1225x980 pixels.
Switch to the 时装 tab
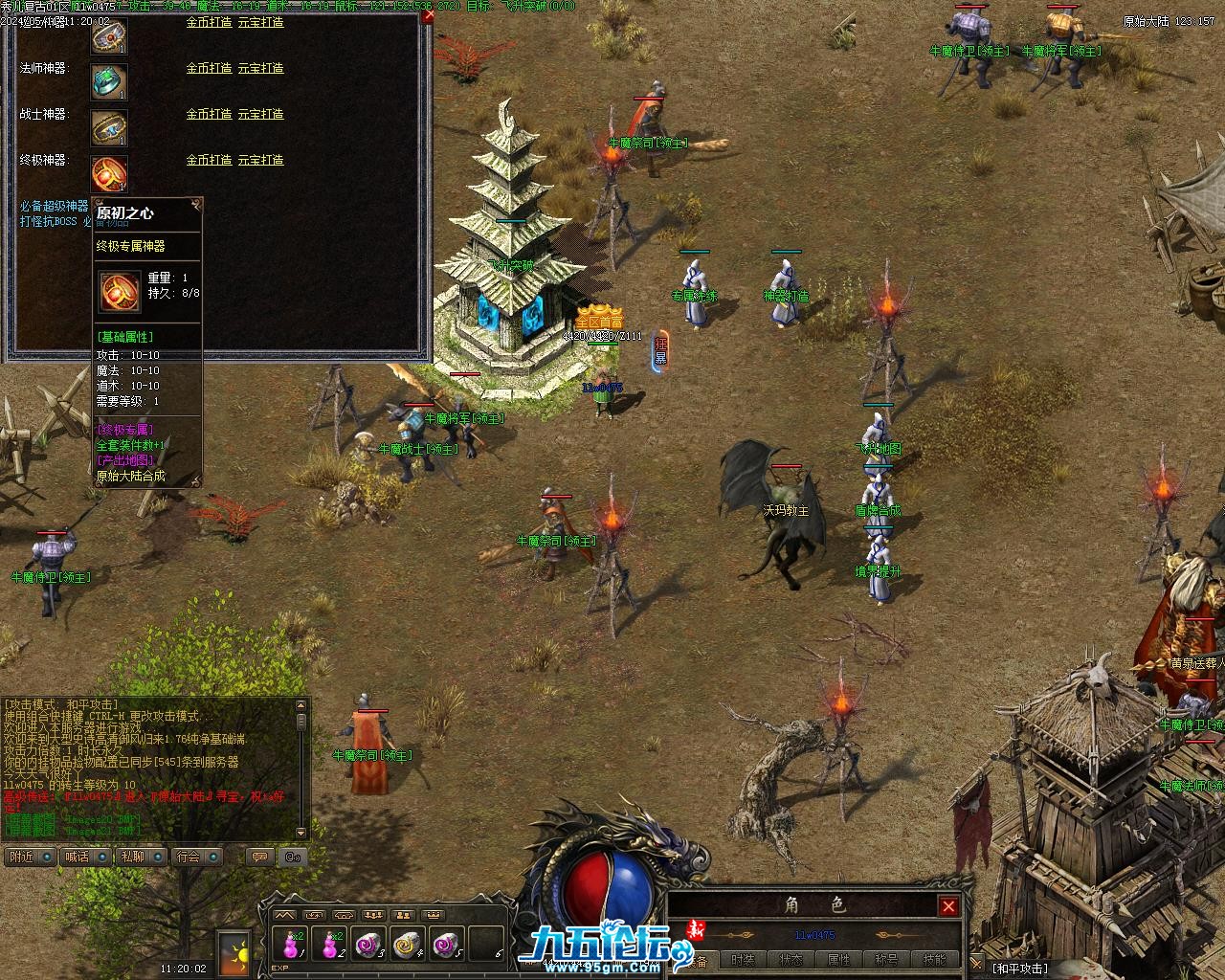click(x=743, y=960)
